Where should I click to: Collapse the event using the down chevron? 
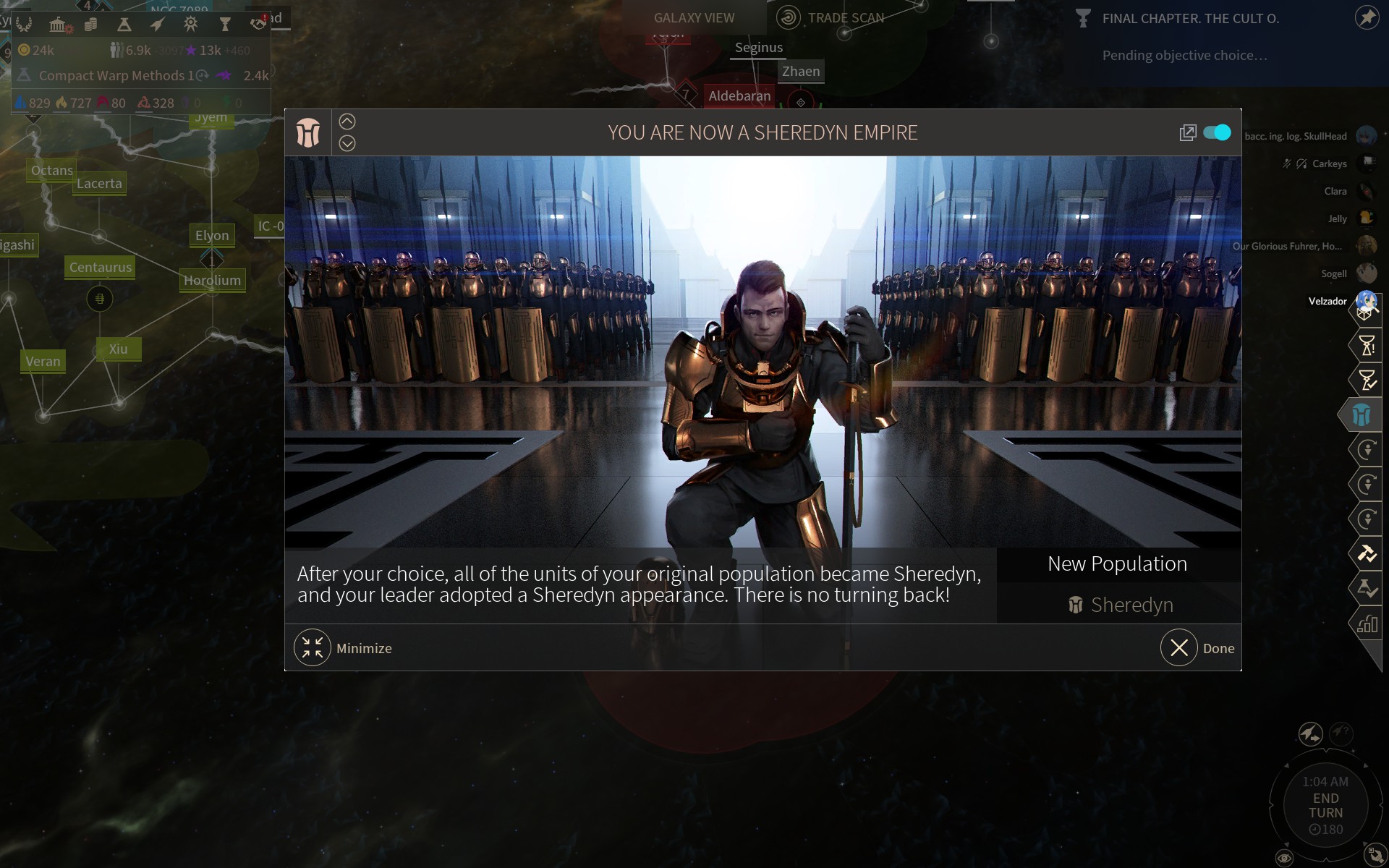click(x=348, y=142)
